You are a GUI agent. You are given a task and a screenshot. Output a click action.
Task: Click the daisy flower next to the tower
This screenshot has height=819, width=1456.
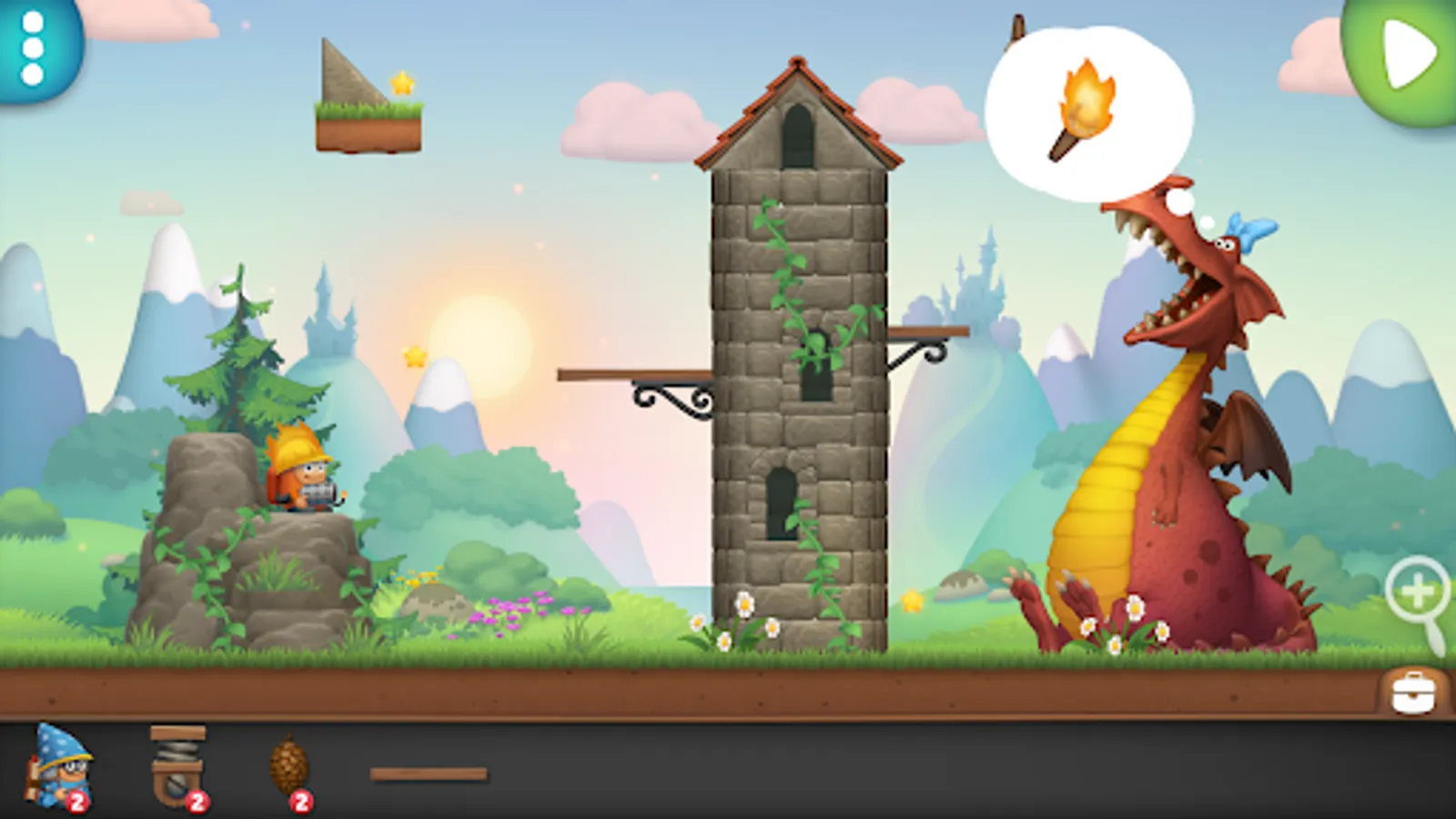tap(746, 605)
